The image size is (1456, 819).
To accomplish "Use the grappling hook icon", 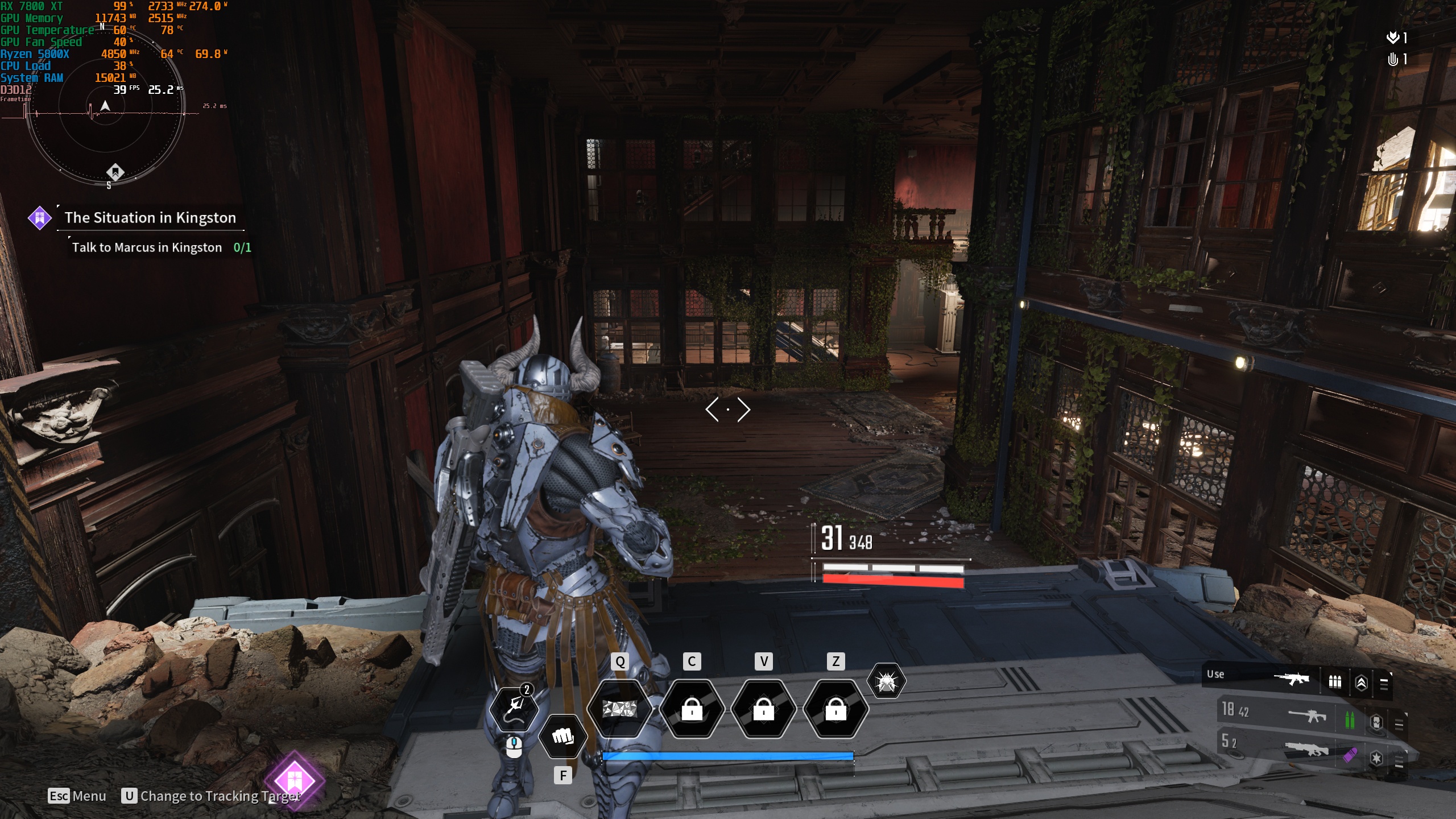I will point(514,709).
